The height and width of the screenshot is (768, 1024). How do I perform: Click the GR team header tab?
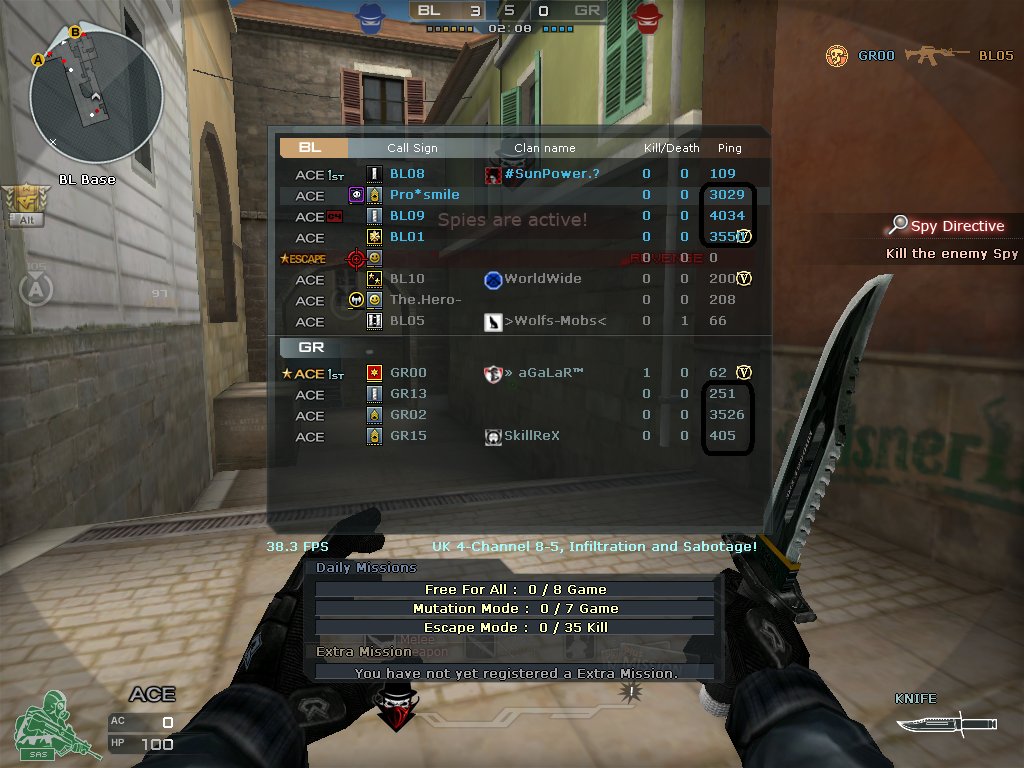point(310,348)
